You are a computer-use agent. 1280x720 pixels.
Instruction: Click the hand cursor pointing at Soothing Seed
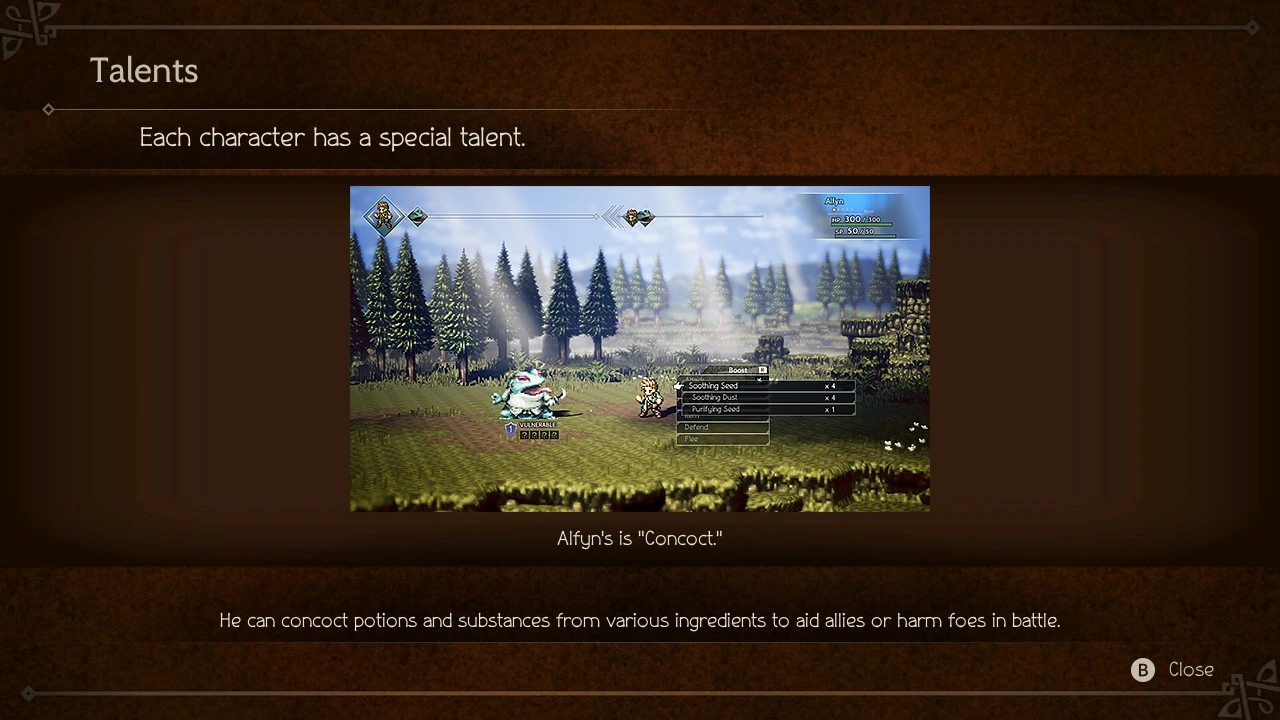(x=678, y=386)
